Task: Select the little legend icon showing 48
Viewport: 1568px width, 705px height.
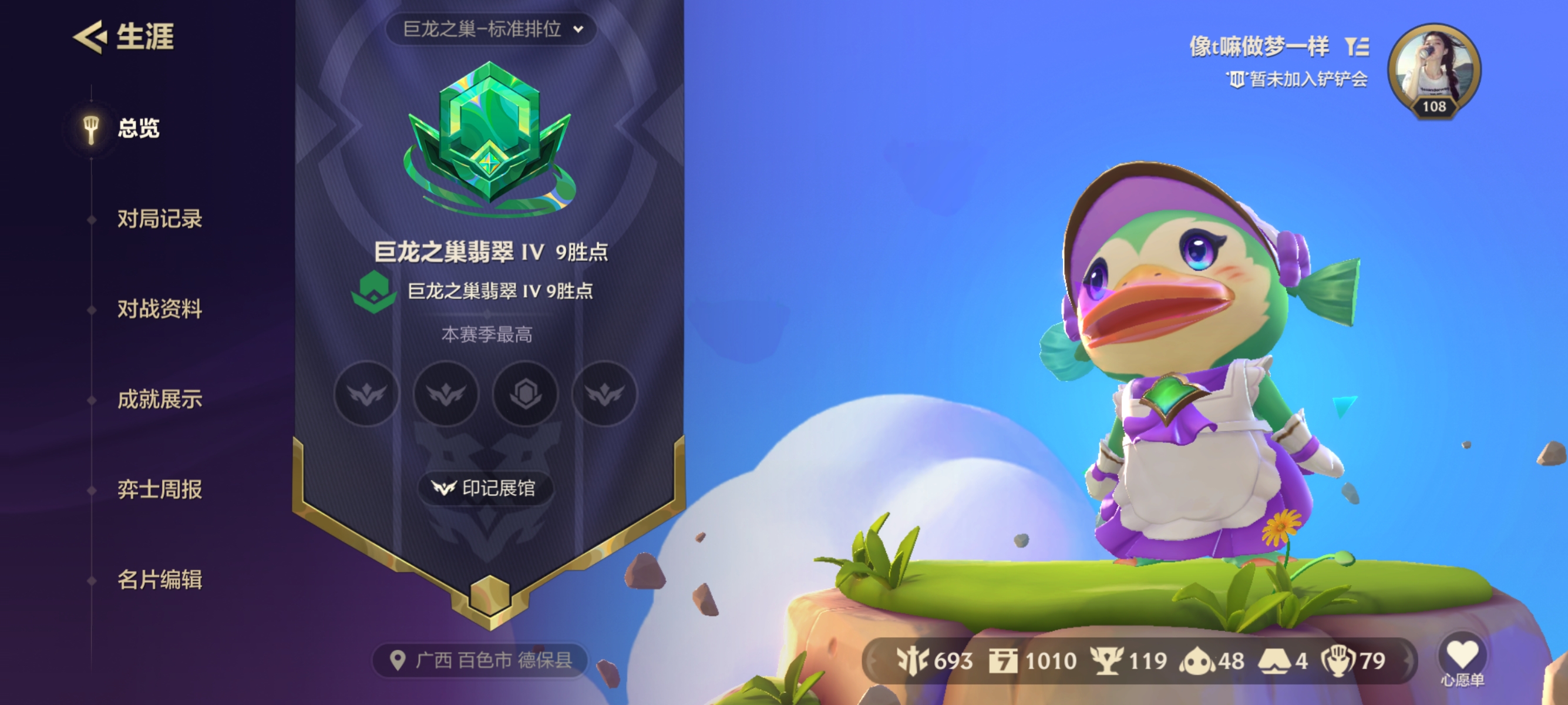Action: (x=1197, y=660)
